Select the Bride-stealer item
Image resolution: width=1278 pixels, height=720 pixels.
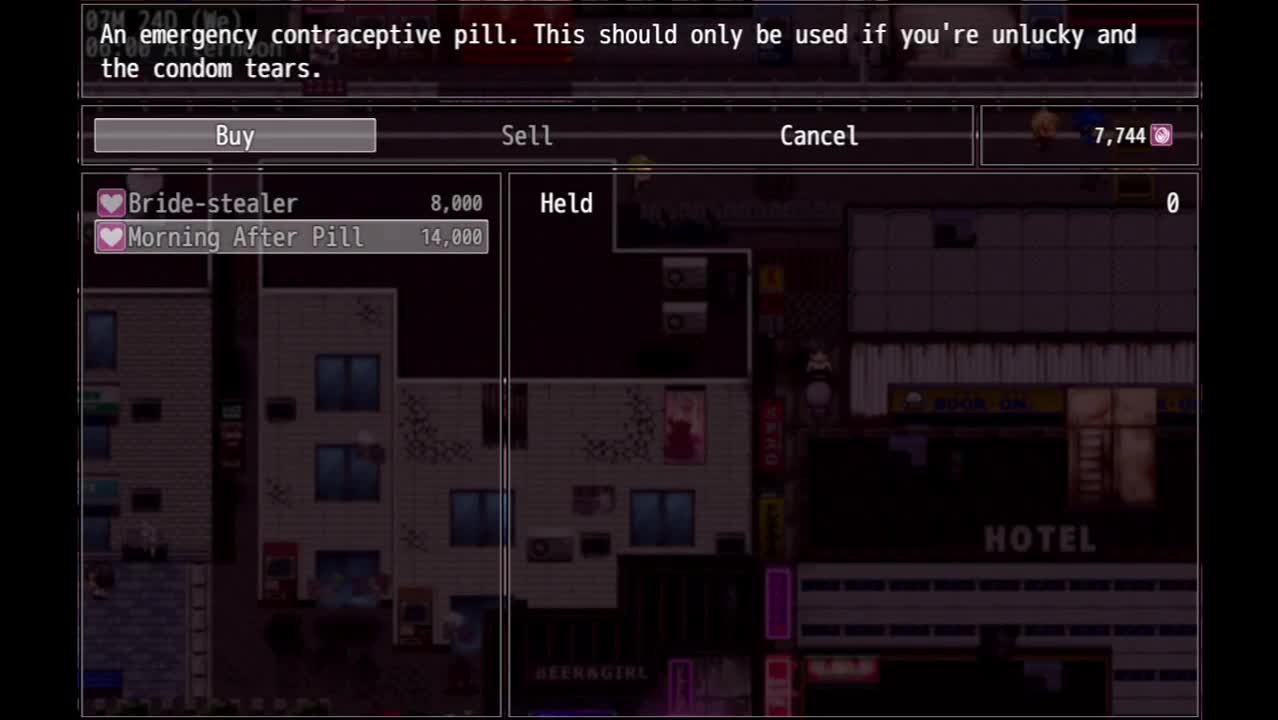(x=290, y=204)
